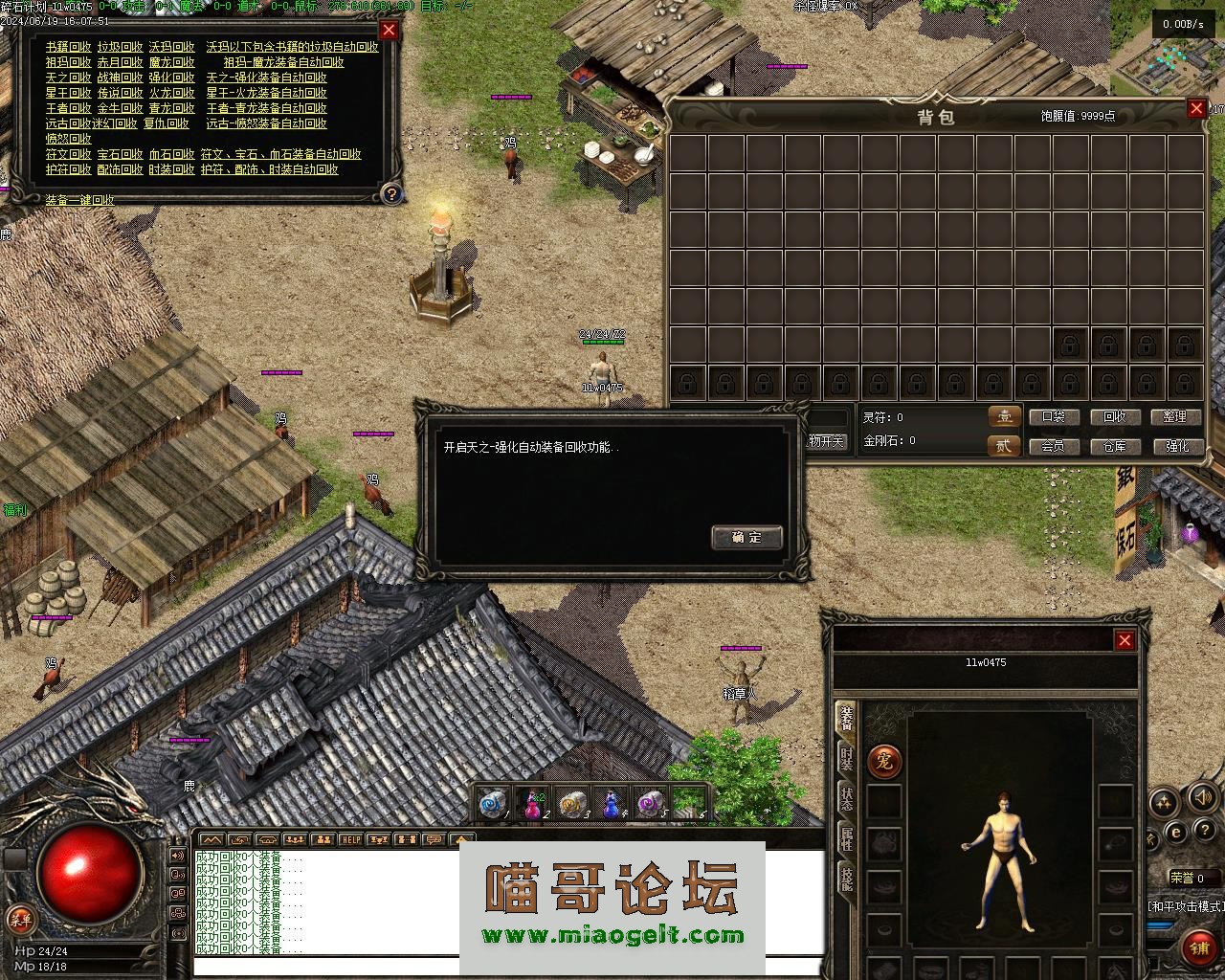Open the 口袋 pocket button
Screen dimensions: 1225x980
point(1053,417)
